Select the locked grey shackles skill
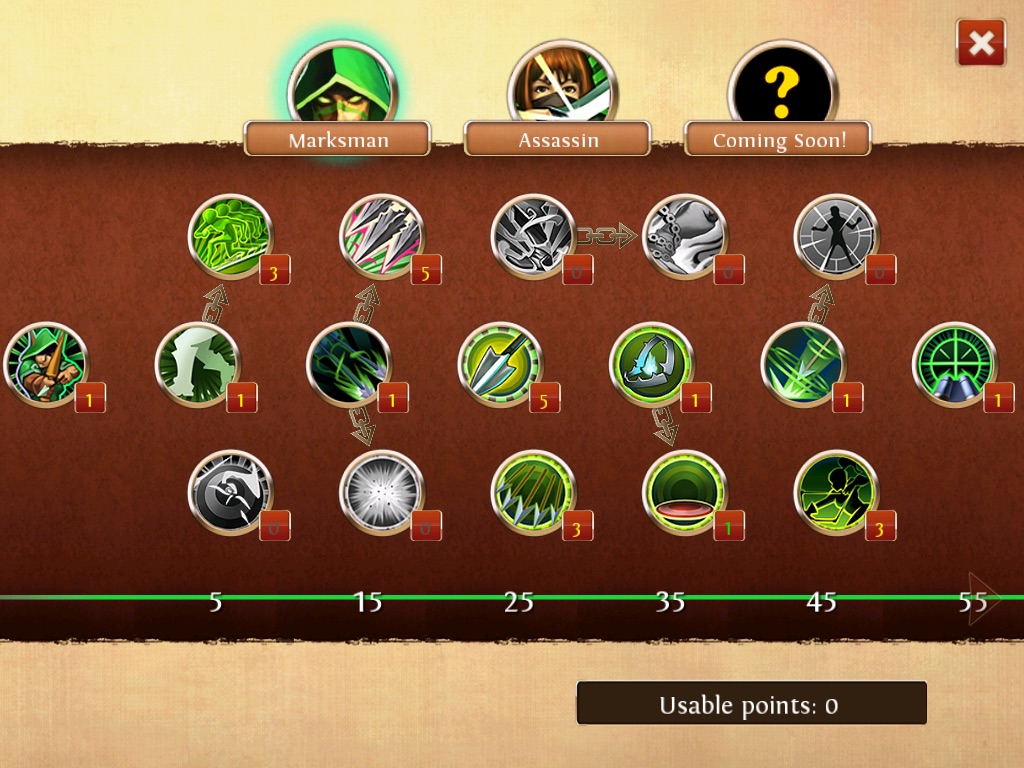This screenshot has width=1024, height=768. [684, 236]
